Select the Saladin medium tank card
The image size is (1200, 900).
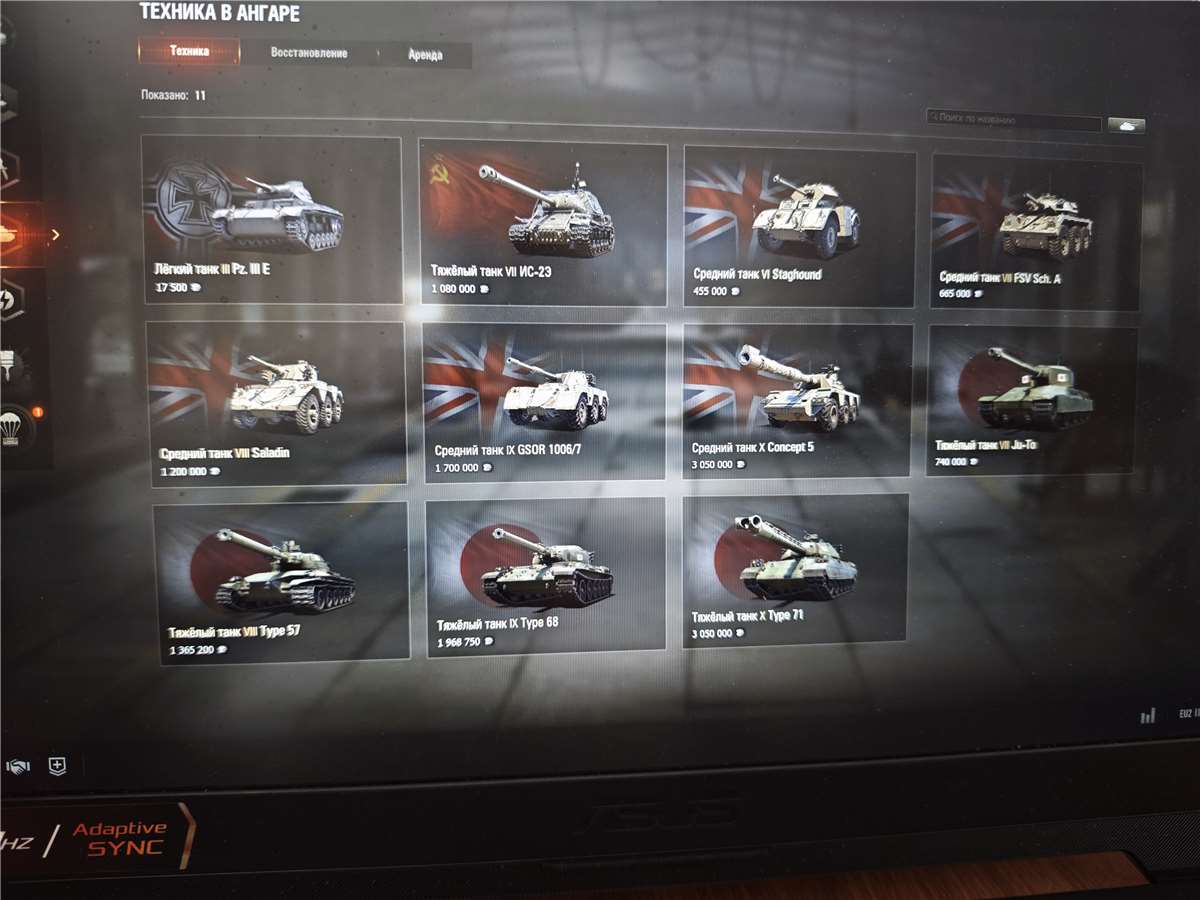coord(277,403)
